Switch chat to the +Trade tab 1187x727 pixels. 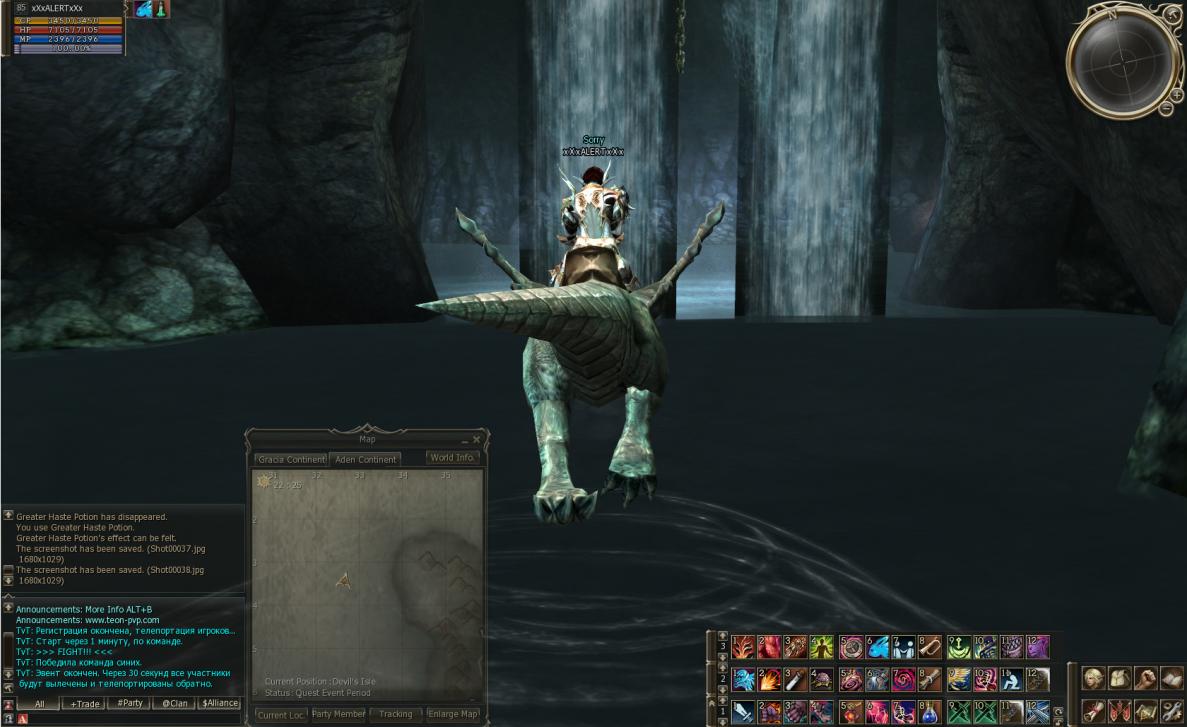coord(84,704)
